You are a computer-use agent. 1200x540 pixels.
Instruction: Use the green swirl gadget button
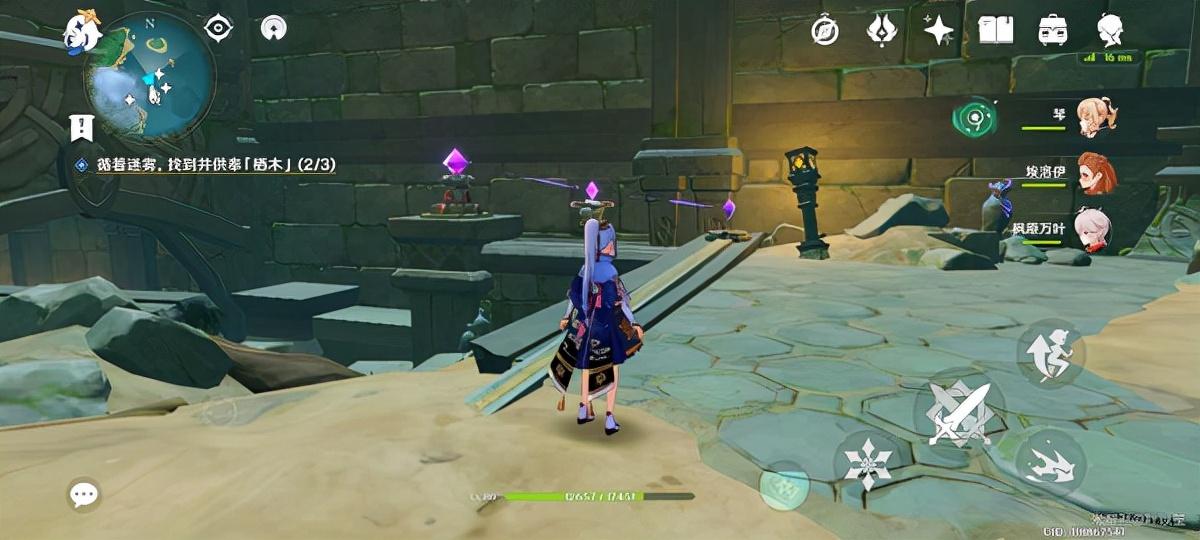972,119
